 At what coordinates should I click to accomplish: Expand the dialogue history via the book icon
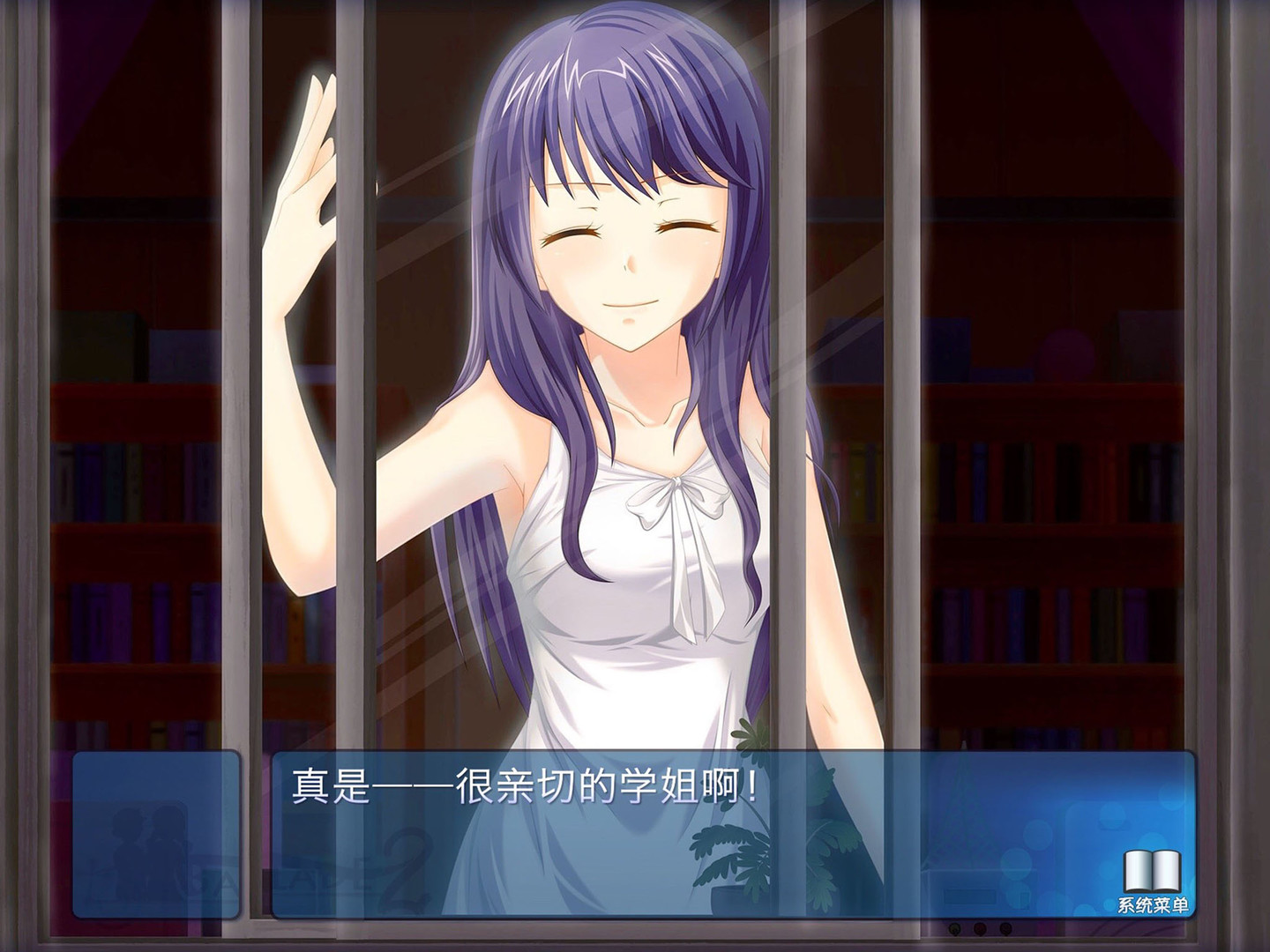1151,870
